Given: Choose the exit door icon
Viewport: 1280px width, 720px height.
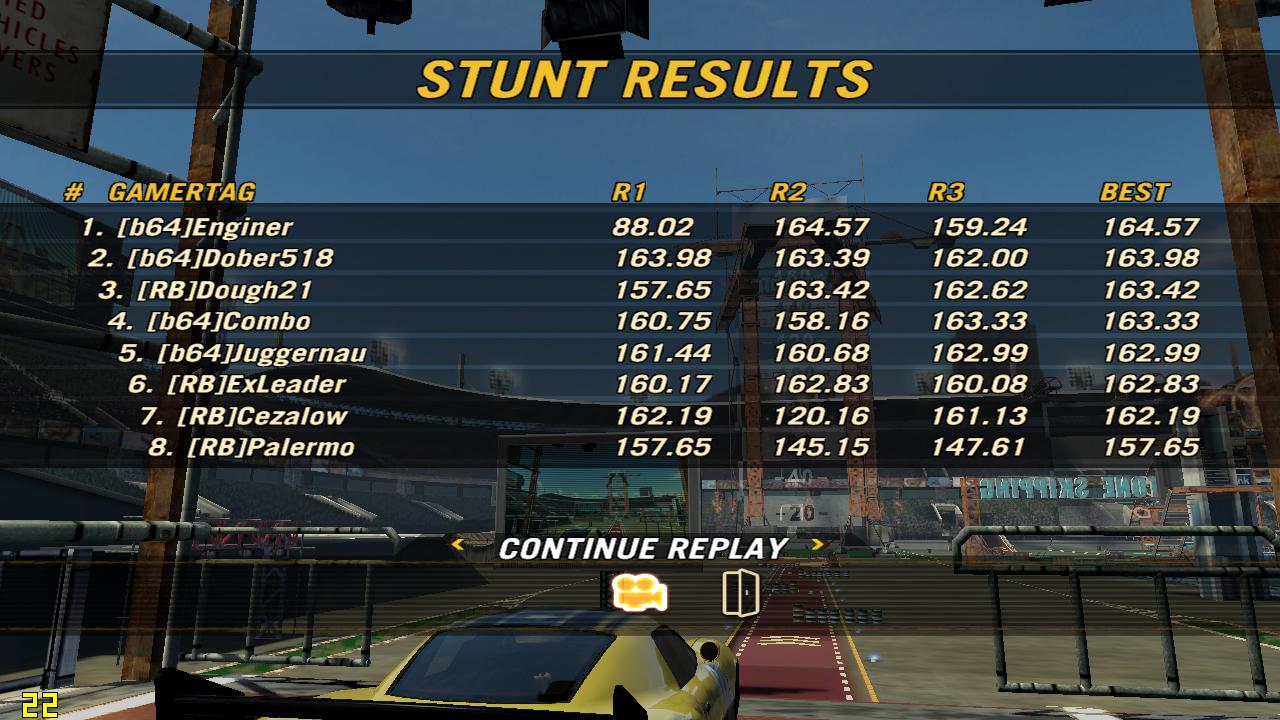Looking at the screenshot, I should [740, 593].
